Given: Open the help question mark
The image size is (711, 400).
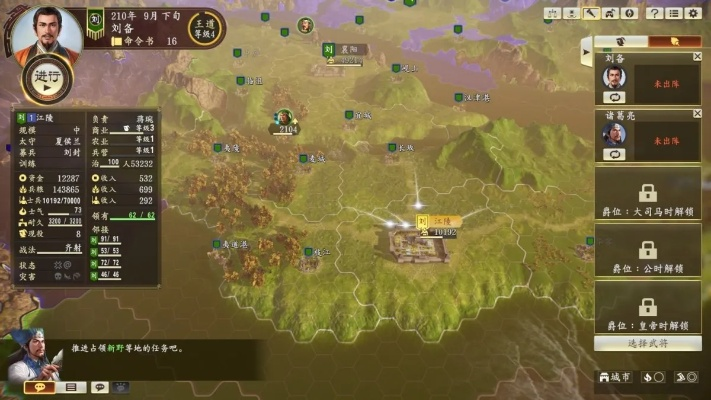Looking at the screenshot, I should click(654, 13).
